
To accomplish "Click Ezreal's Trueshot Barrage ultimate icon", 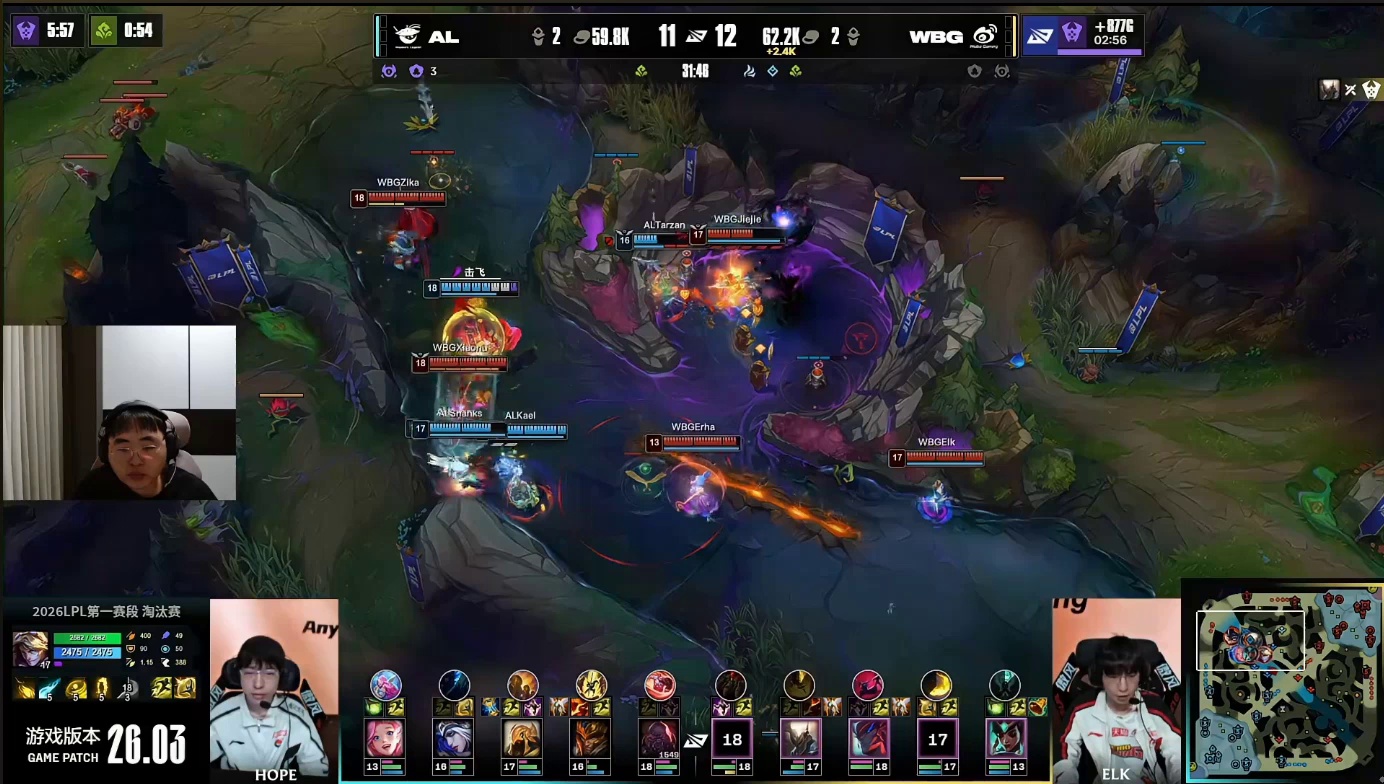I will tap(127, 688).
